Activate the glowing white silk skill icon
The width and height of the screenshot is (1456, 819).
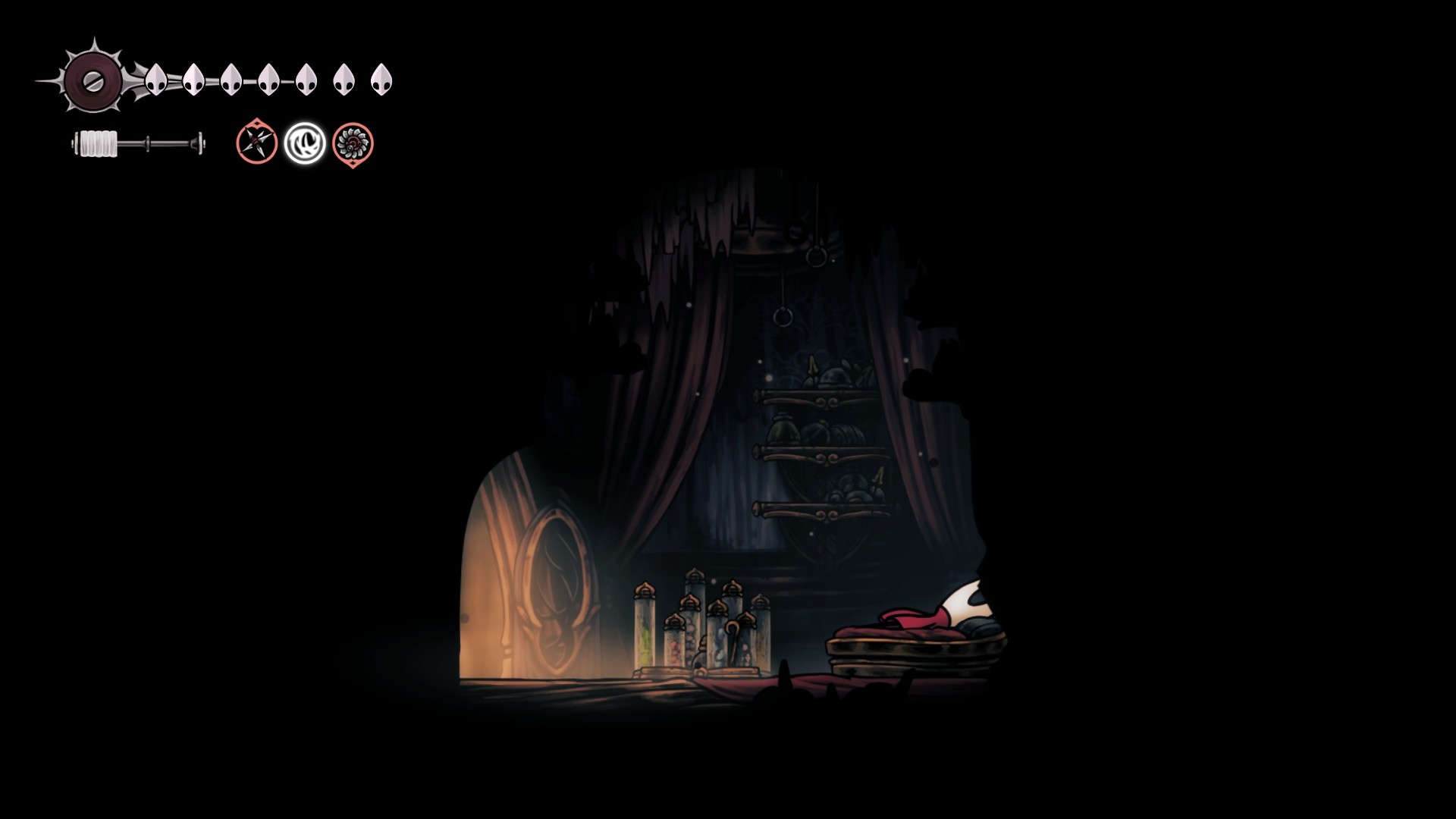(x=305, y=143)
